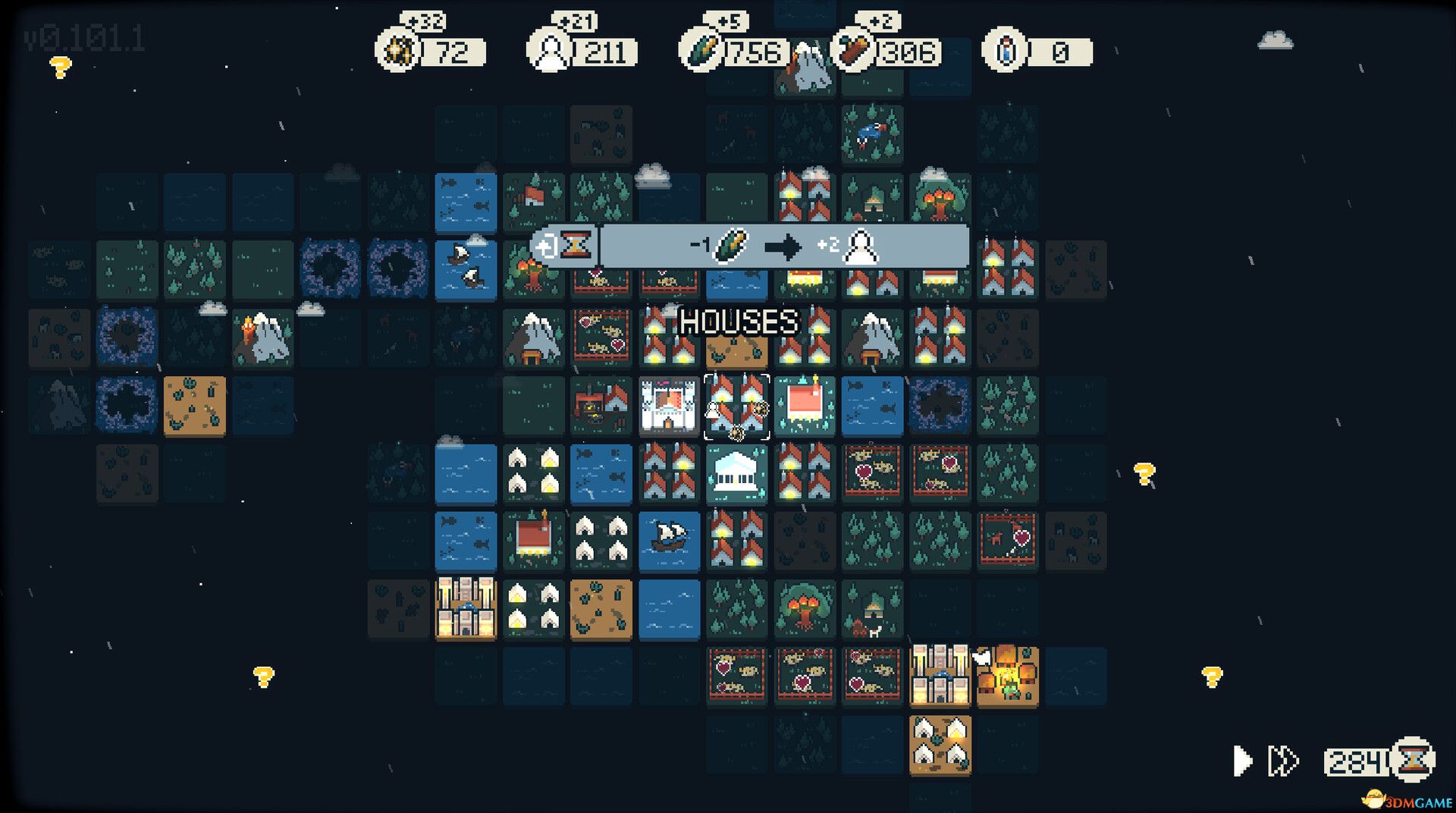Viewport: 1456px width, 813px height.
Task: Select the temple building tile
Action: 736,475
